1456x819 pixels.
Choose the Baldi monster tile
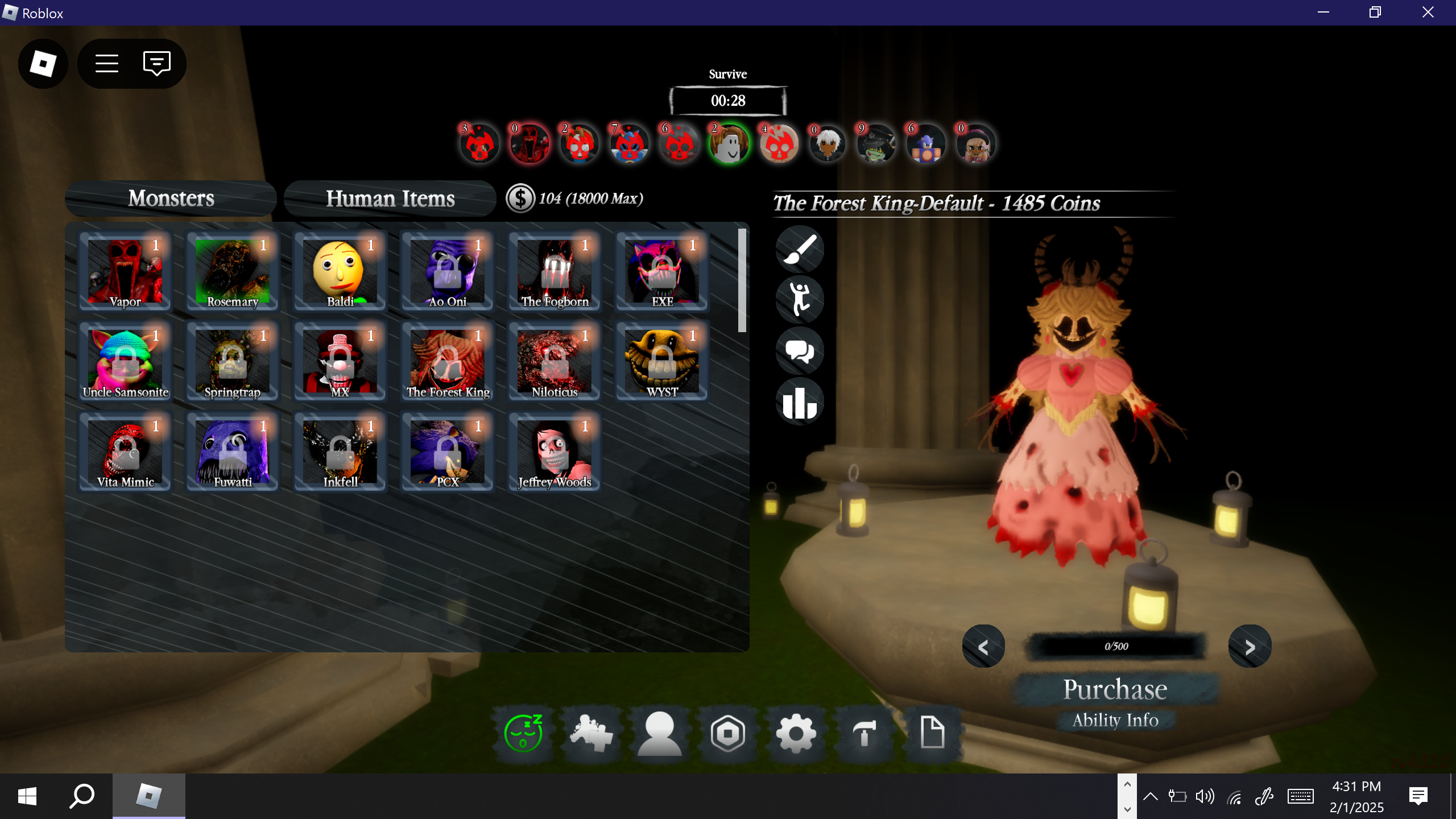pos(340,271)
